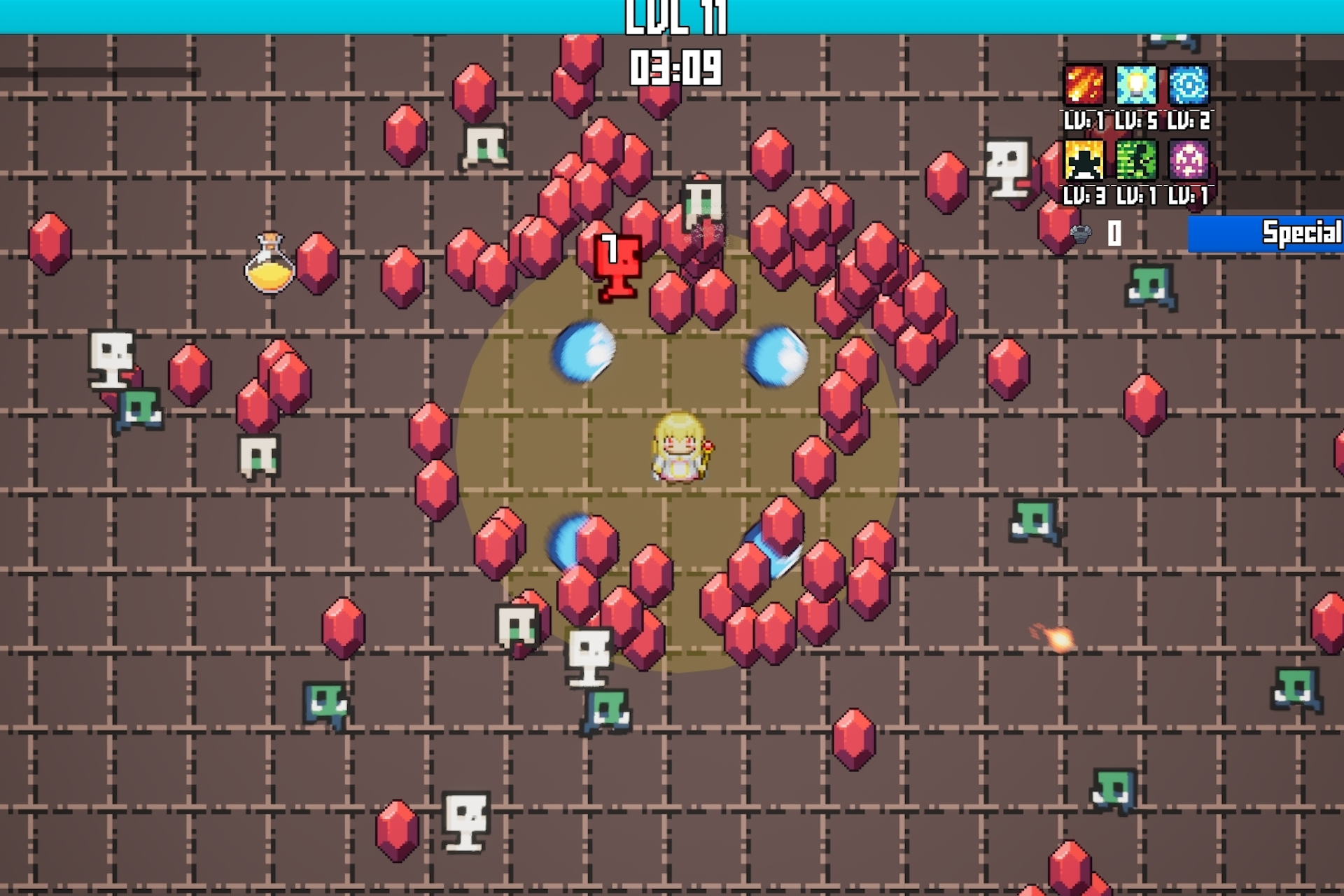Activate the blue Special bar

pos(1266,233)
